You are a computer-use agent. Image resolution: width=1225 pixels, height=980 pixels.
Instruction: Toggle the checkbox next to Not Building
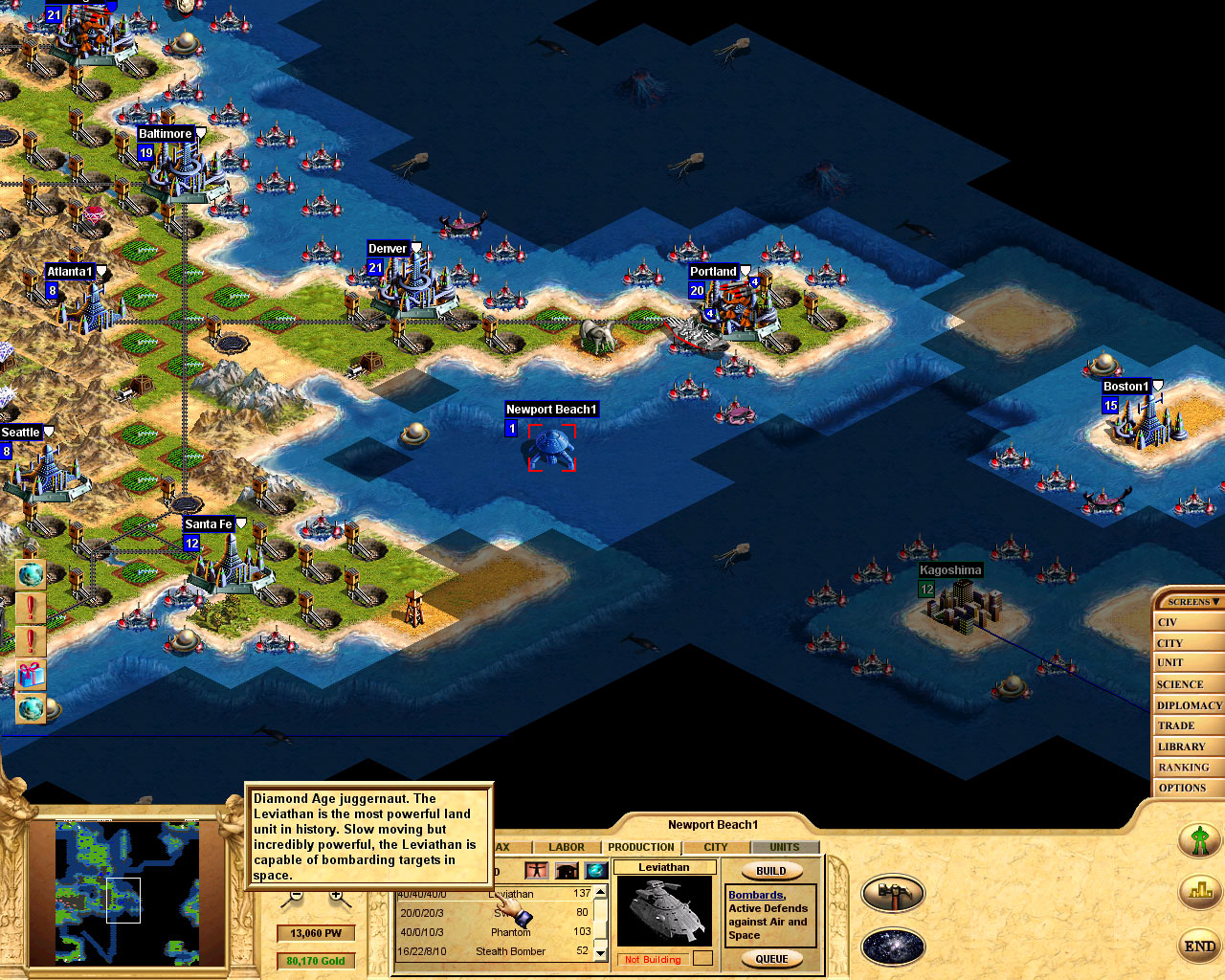coord(702,957)
